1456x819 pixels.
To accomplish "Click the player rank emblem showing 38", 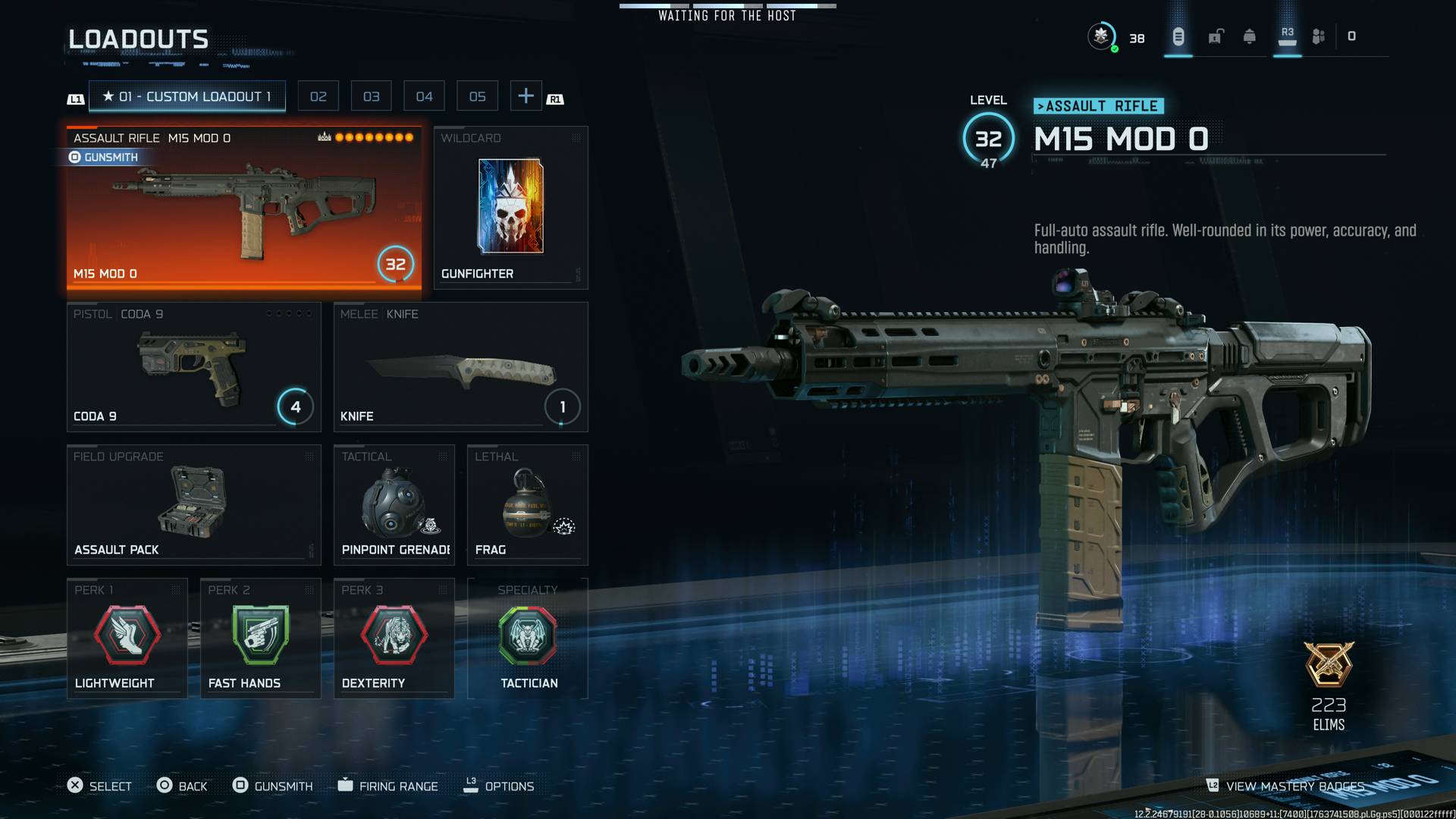I will (1101, 34).
